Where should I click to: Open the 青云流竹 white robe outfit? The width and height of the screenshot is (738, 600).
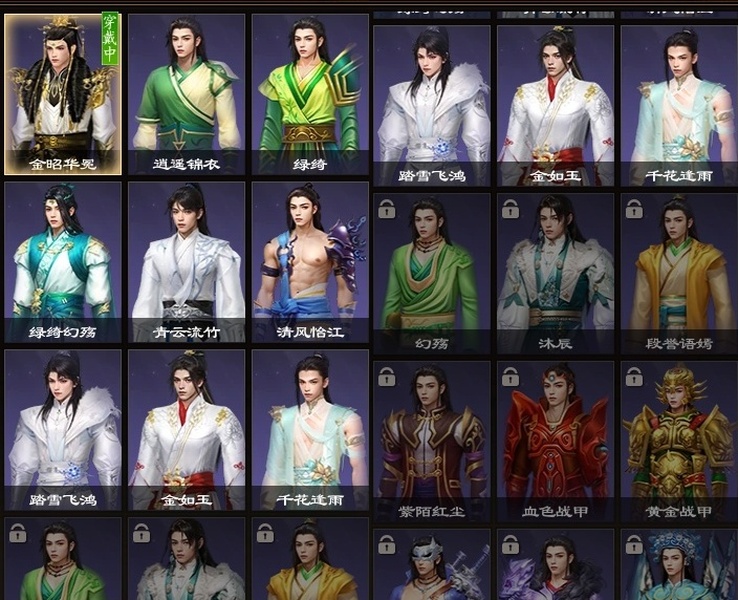click(187, 262)
